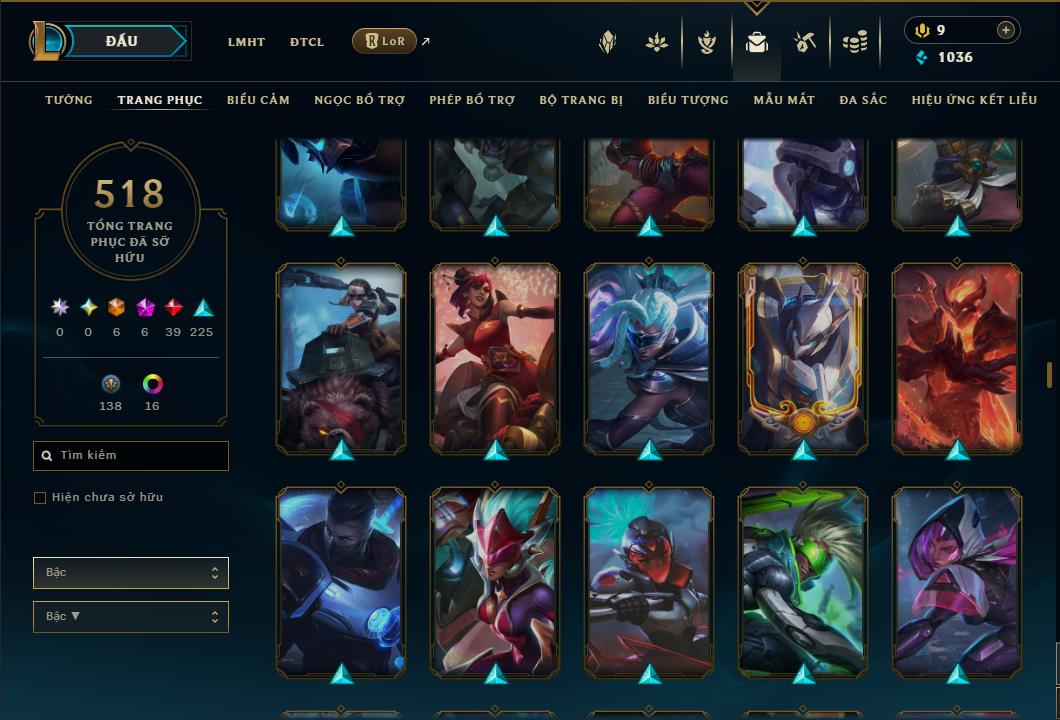The width and height of the screenshot is (1060, 720).
Task: Open the HIỆU ỨNG KẾT LIỄU tab
Action: click(974, 100)
